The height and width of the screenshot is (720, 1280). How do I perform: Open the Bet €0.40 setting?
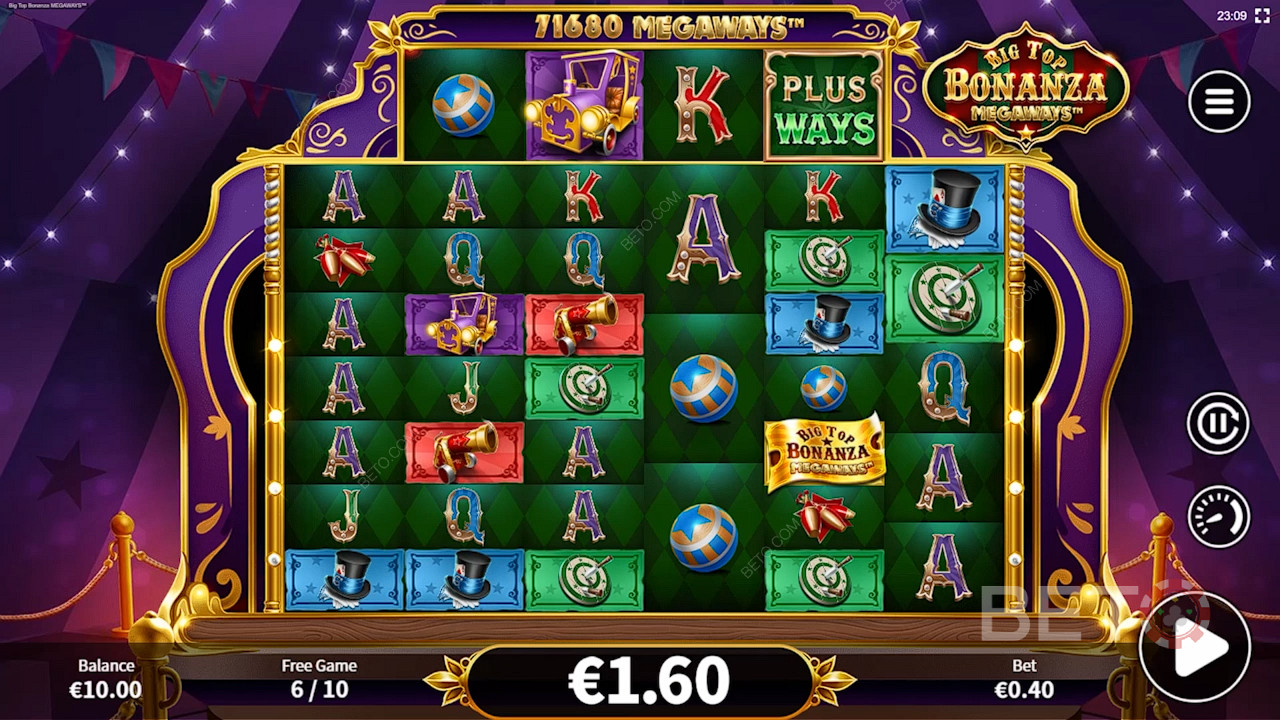coord(1024,678)
